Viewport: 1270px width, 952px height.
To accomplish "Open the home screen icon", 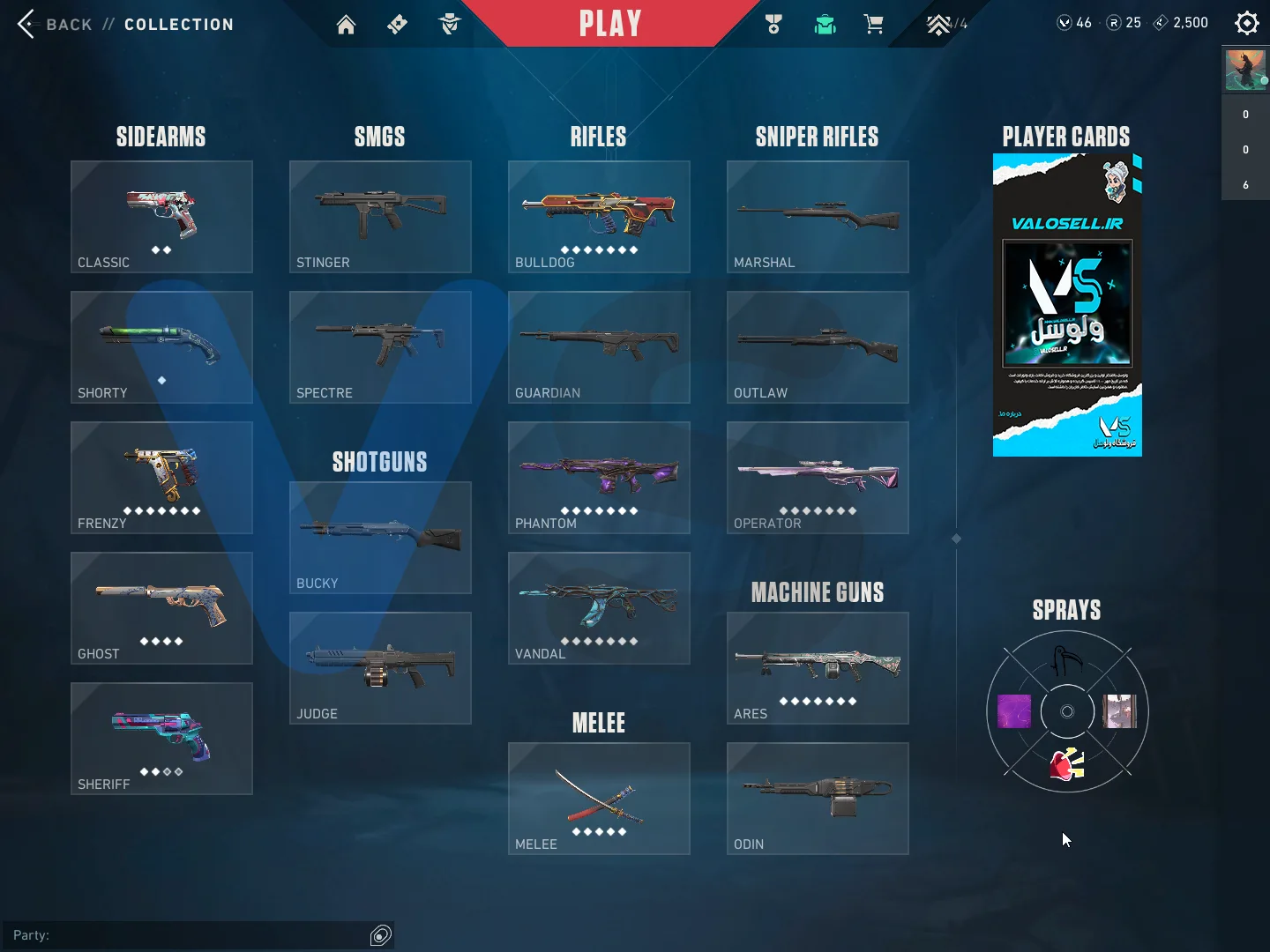I will [346, 25].
